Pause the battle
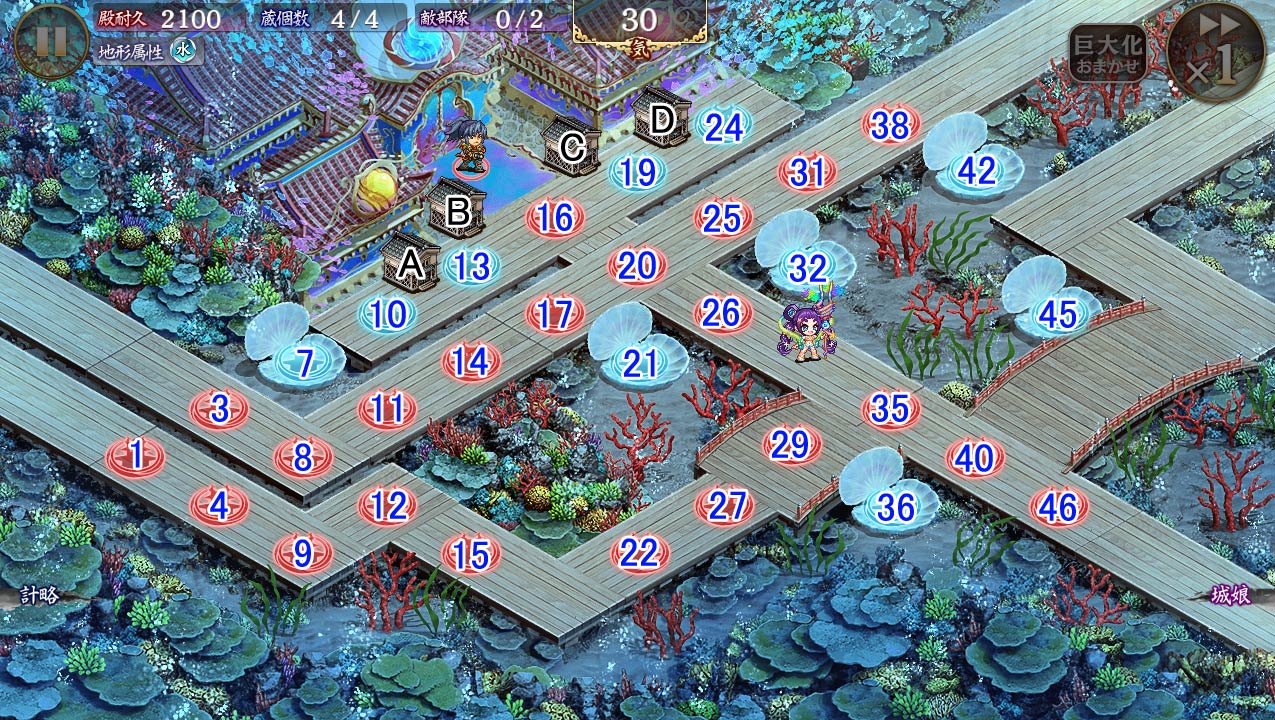 pos(51,41)
